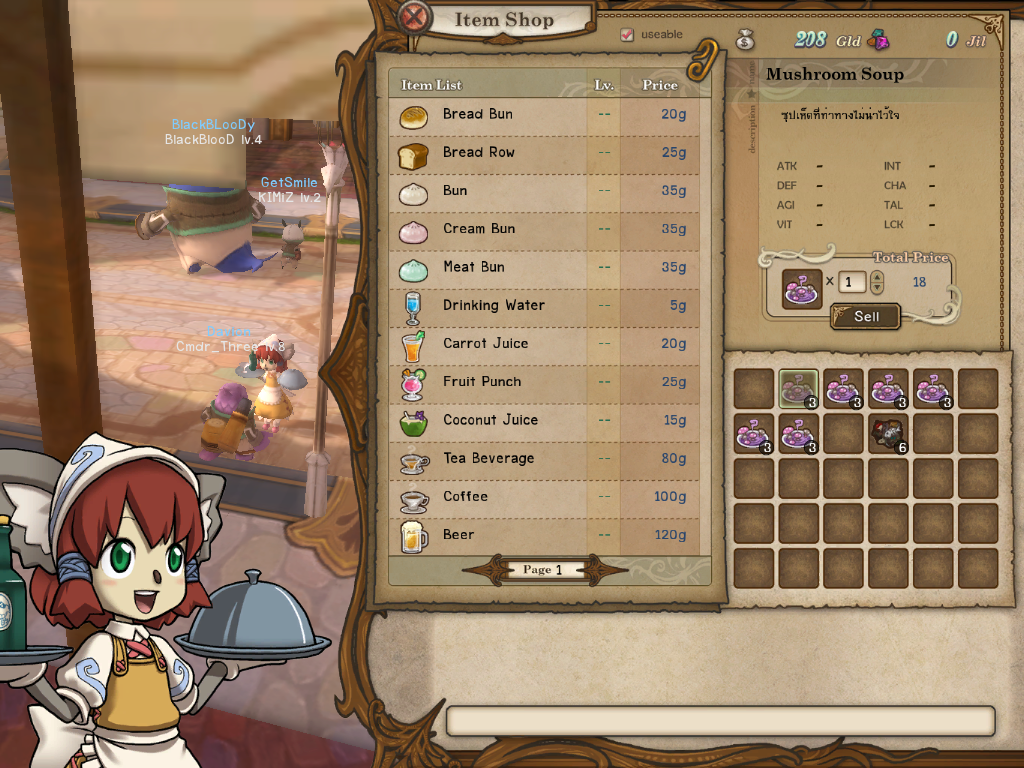Increase the sell quantity by one

tap(877, 277)
